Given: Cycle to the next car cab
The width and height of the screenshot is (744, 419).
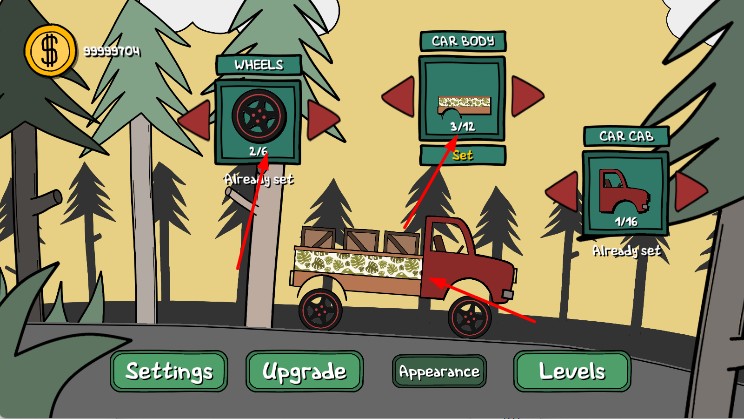Looking at the screenshot, I should [690, 191].
